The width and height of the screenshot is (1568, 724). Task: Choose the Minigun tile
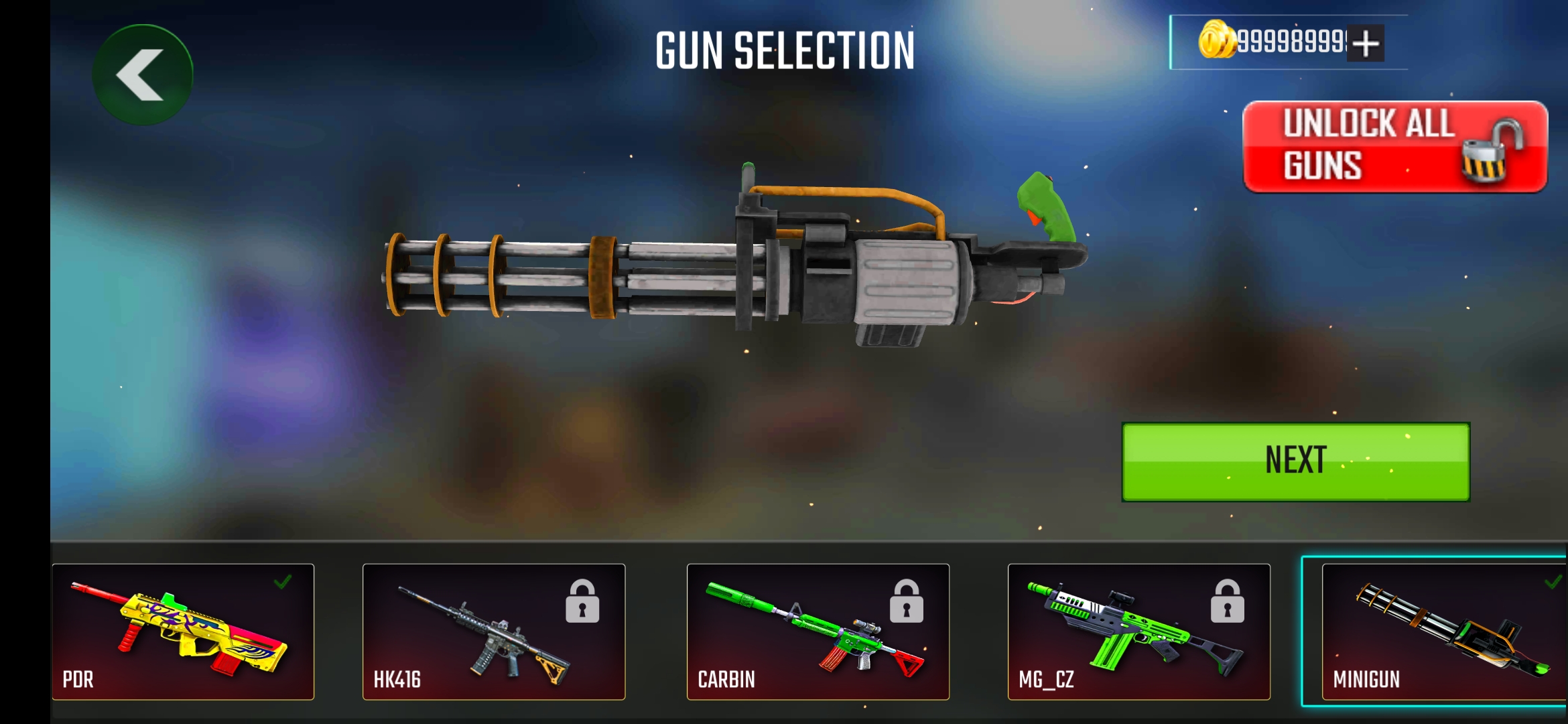pyautogui.click(x=1442, y=631)
